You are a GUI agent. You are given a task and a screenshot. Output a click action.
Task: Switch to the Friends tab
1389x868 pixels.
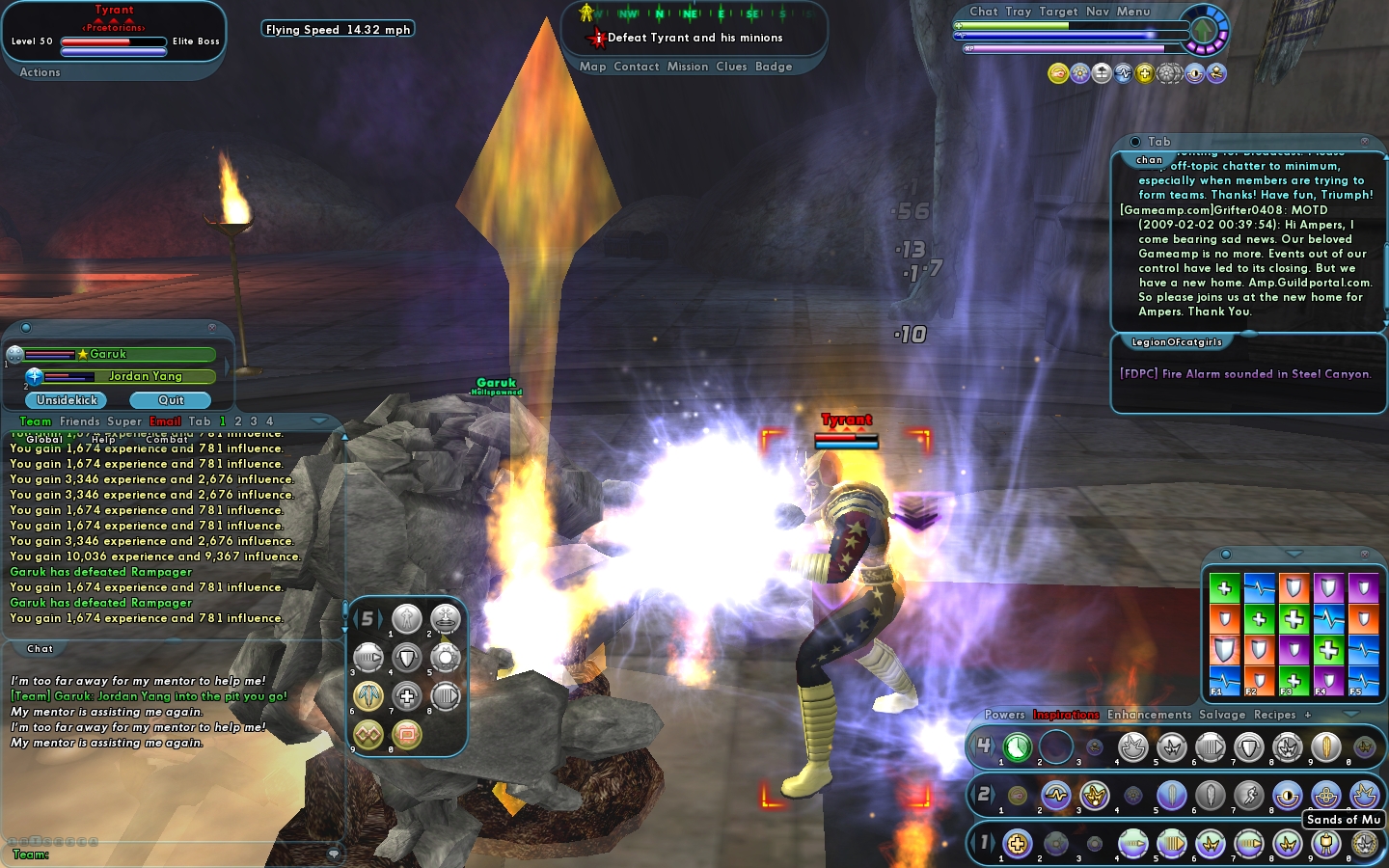[79, 421]
